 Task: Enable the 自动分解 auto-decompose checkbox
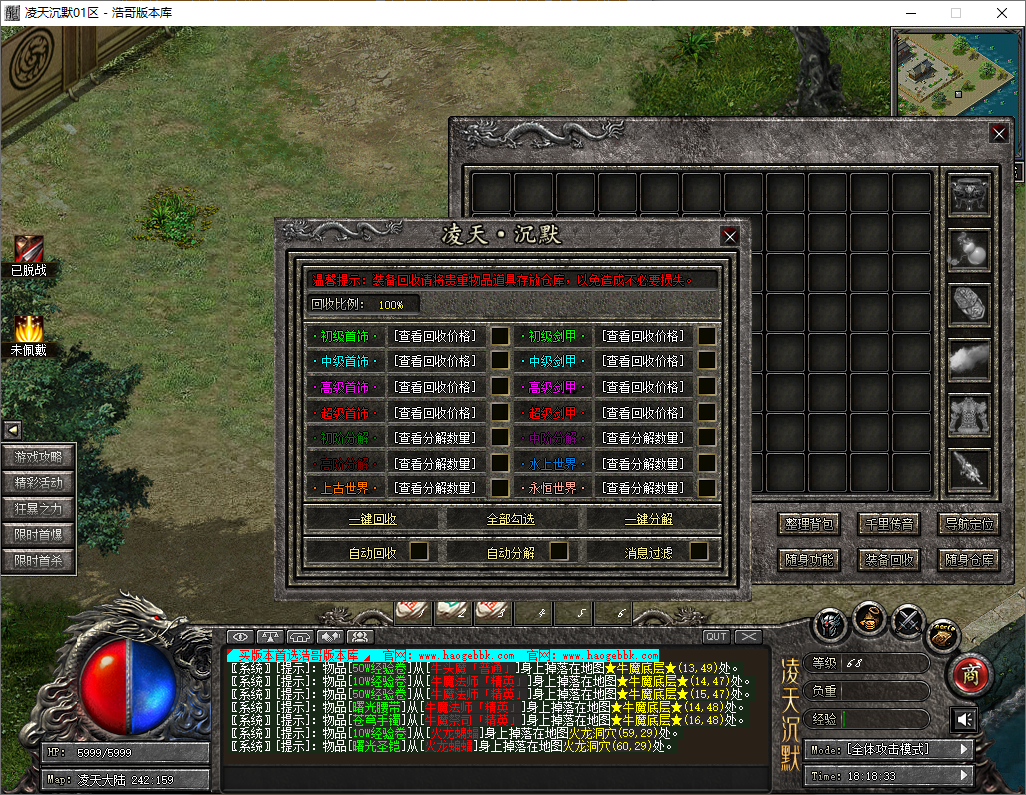(559, 551)
